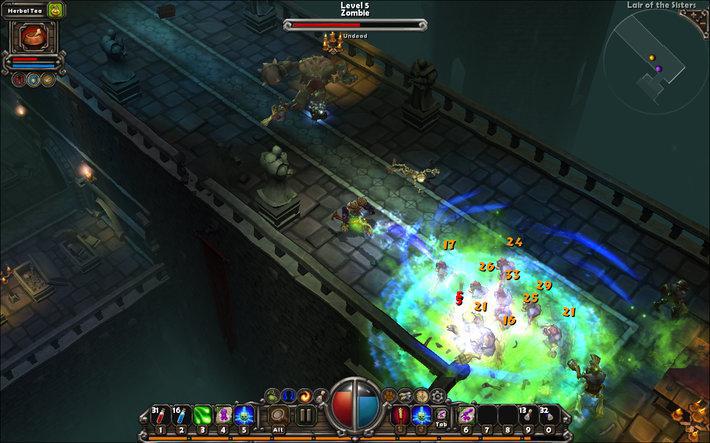Click the Tab alternate skill slot
This screenshot has width=710, height=443.
pyautogui.click(x=441, y=413)
